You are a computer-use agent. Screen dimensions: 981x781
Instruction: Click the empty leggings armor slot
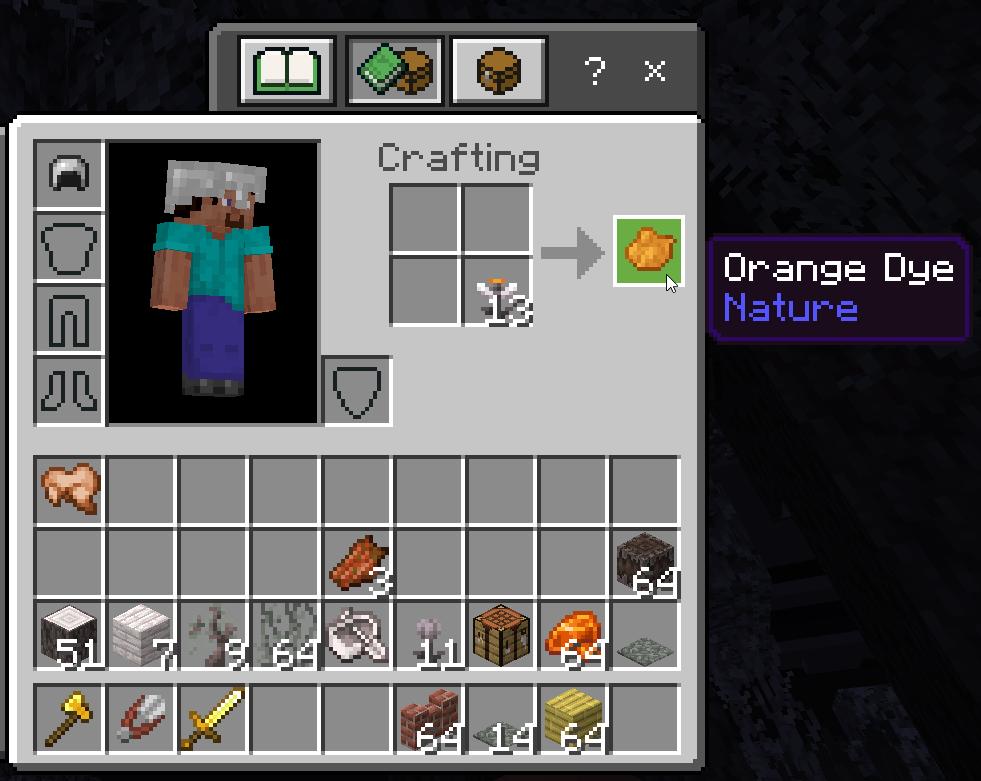coord(69,319)
